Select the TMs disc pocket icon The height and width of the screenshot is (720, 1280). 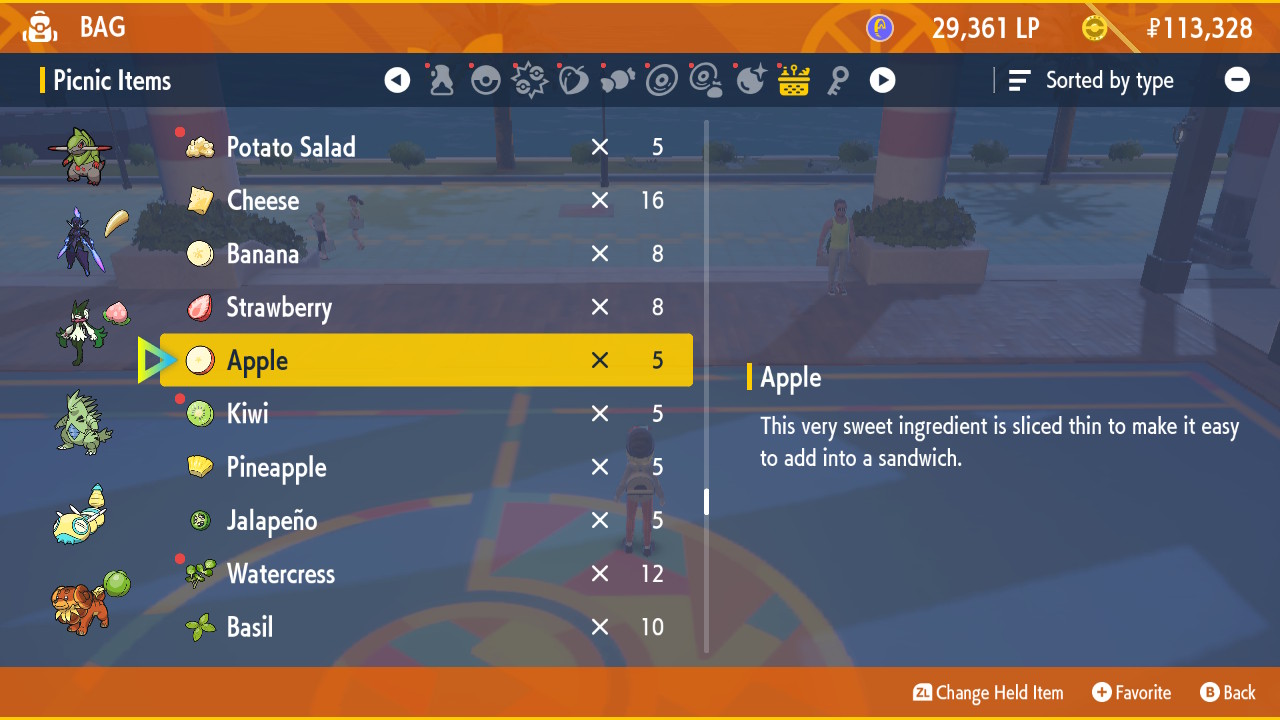(662, 80)
